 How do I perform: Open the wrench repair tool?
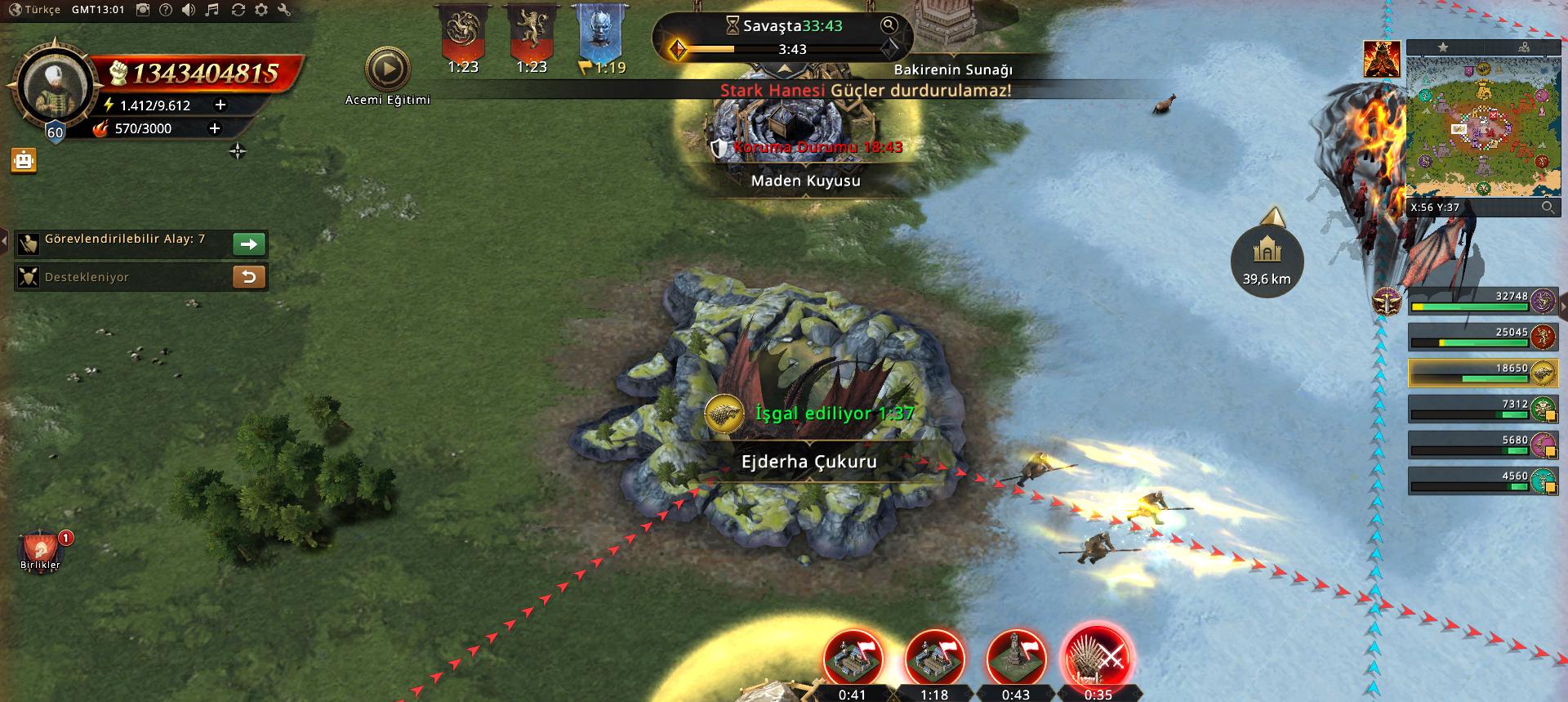284,10
